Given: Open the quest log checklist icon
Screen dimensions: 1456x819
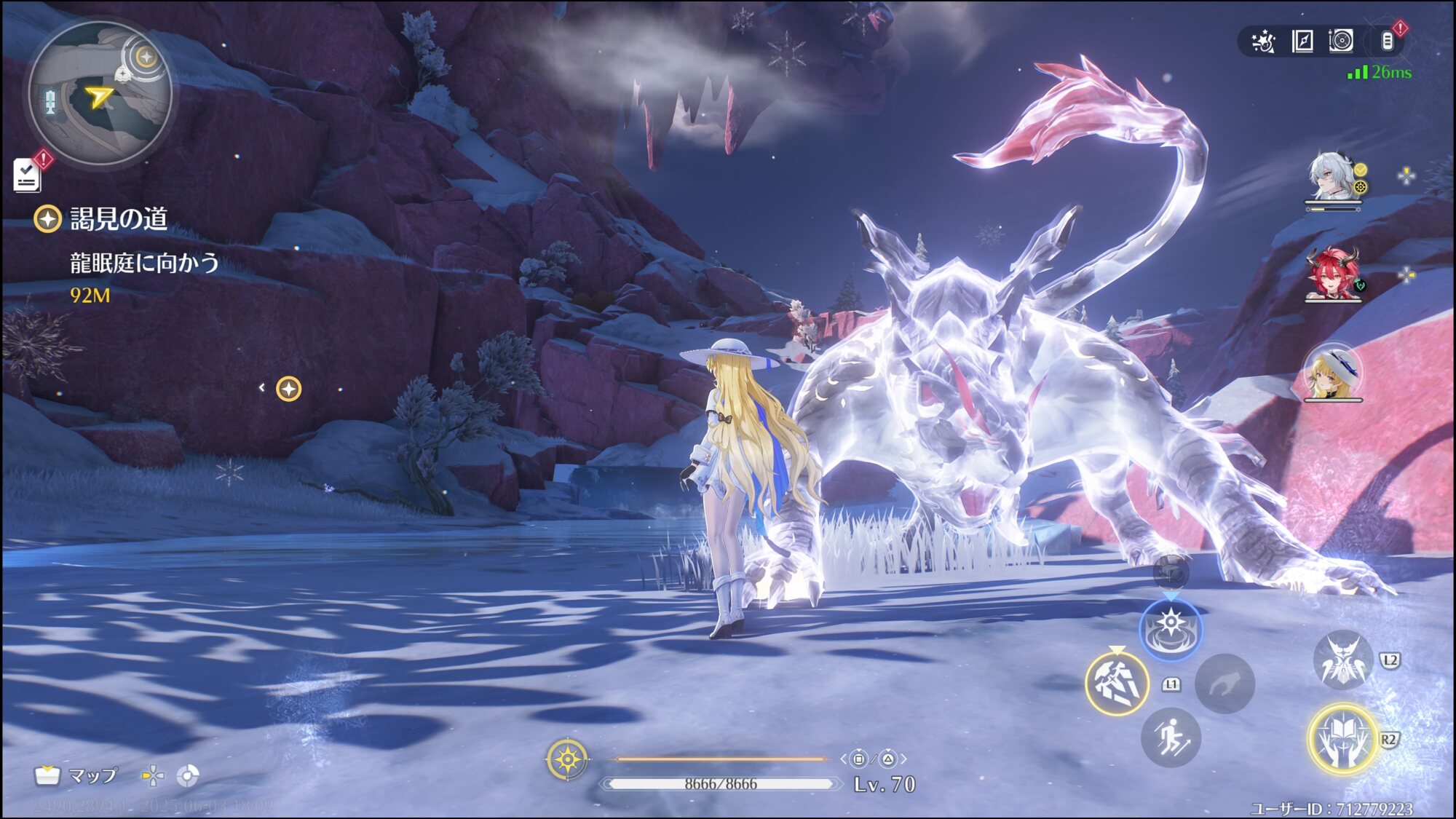Looking at the screenshot, I should tap(28, 175).
